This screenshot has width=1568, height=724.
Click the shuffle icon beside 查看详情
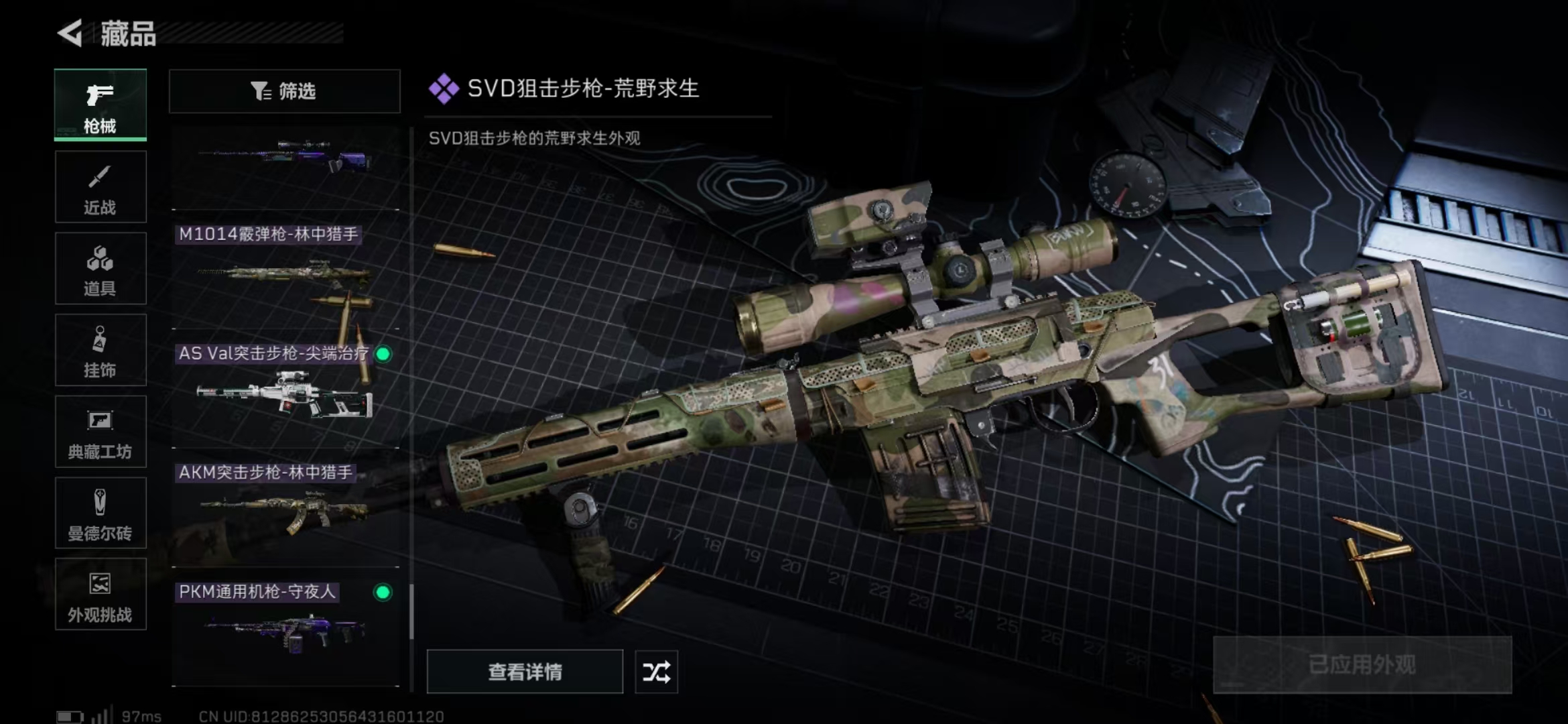(656, 671)
